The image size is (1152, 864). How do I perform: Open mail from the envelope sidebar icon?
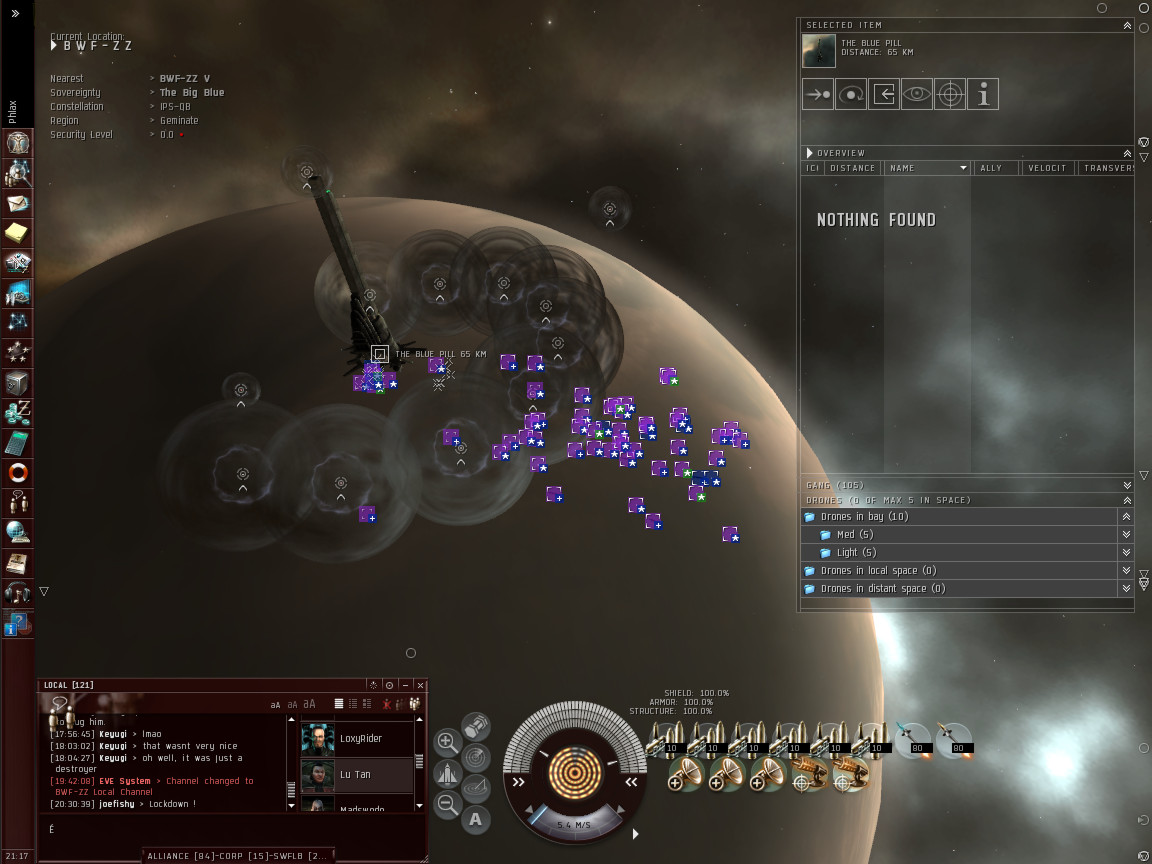pyautogui.click(x=18, y=203)
